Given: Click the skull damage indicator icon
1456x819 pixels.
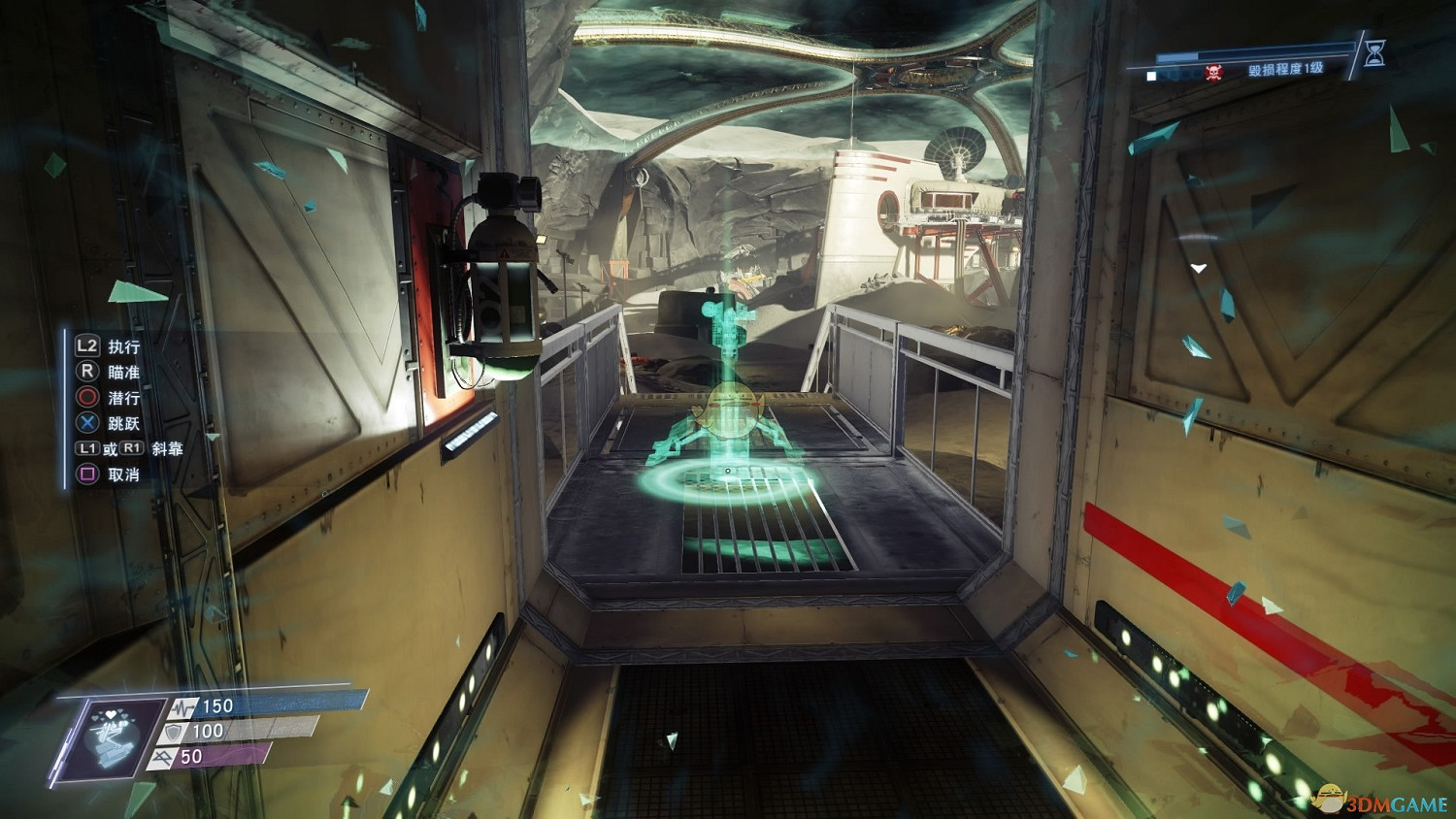Looking at the screenshot, I should point(1213,72).
